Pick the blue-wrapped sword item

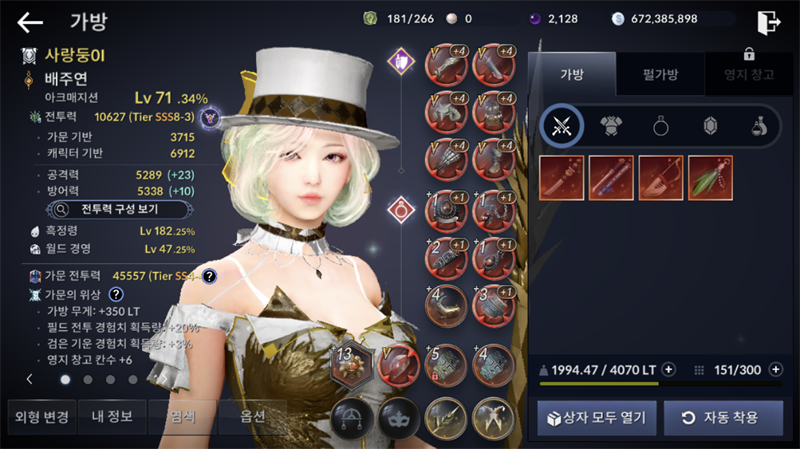click(x=611, y=177)
